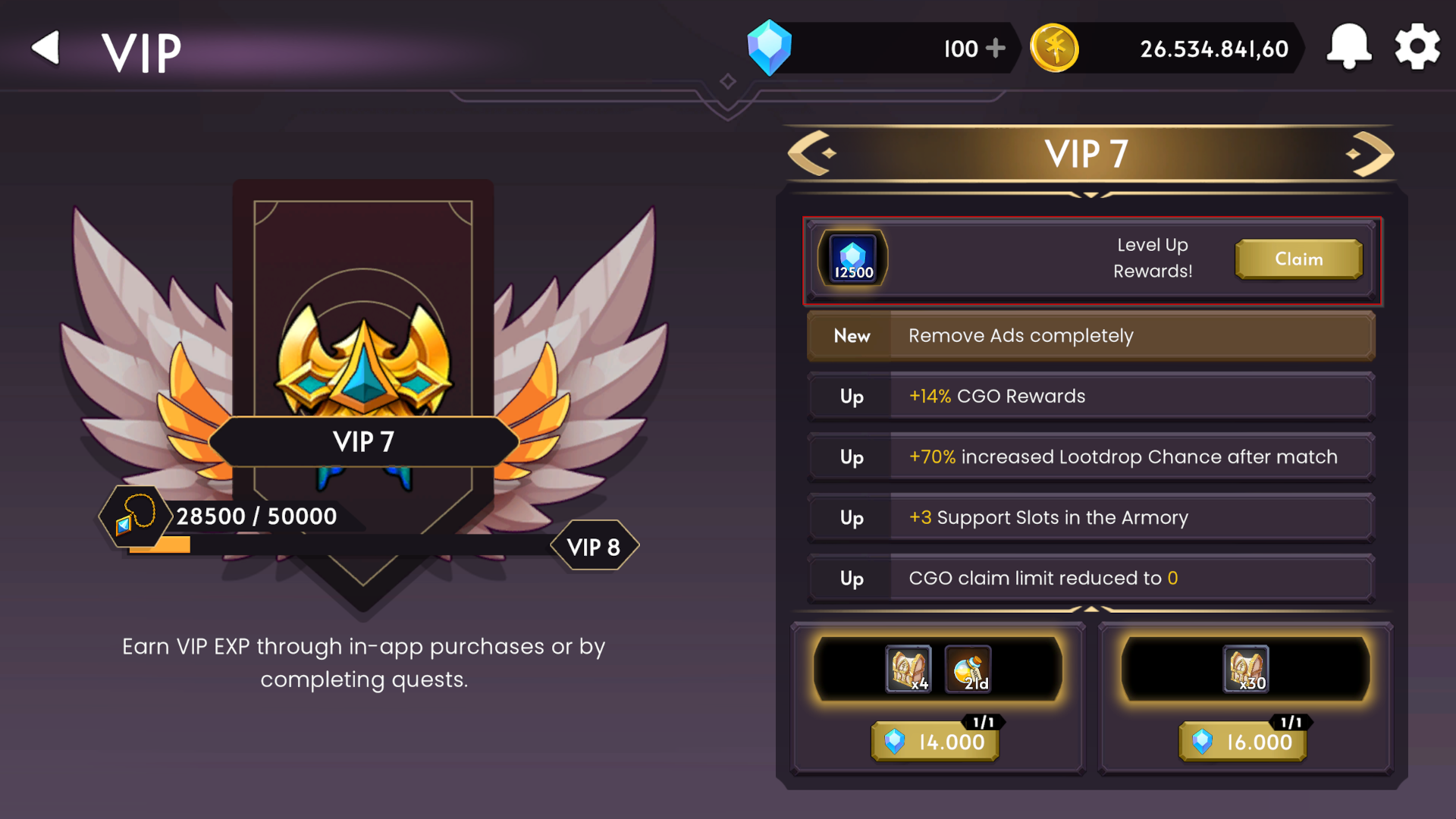Open the settings gear
This screenshot has height=819, width=1456.
click(x=1417, y=47)
